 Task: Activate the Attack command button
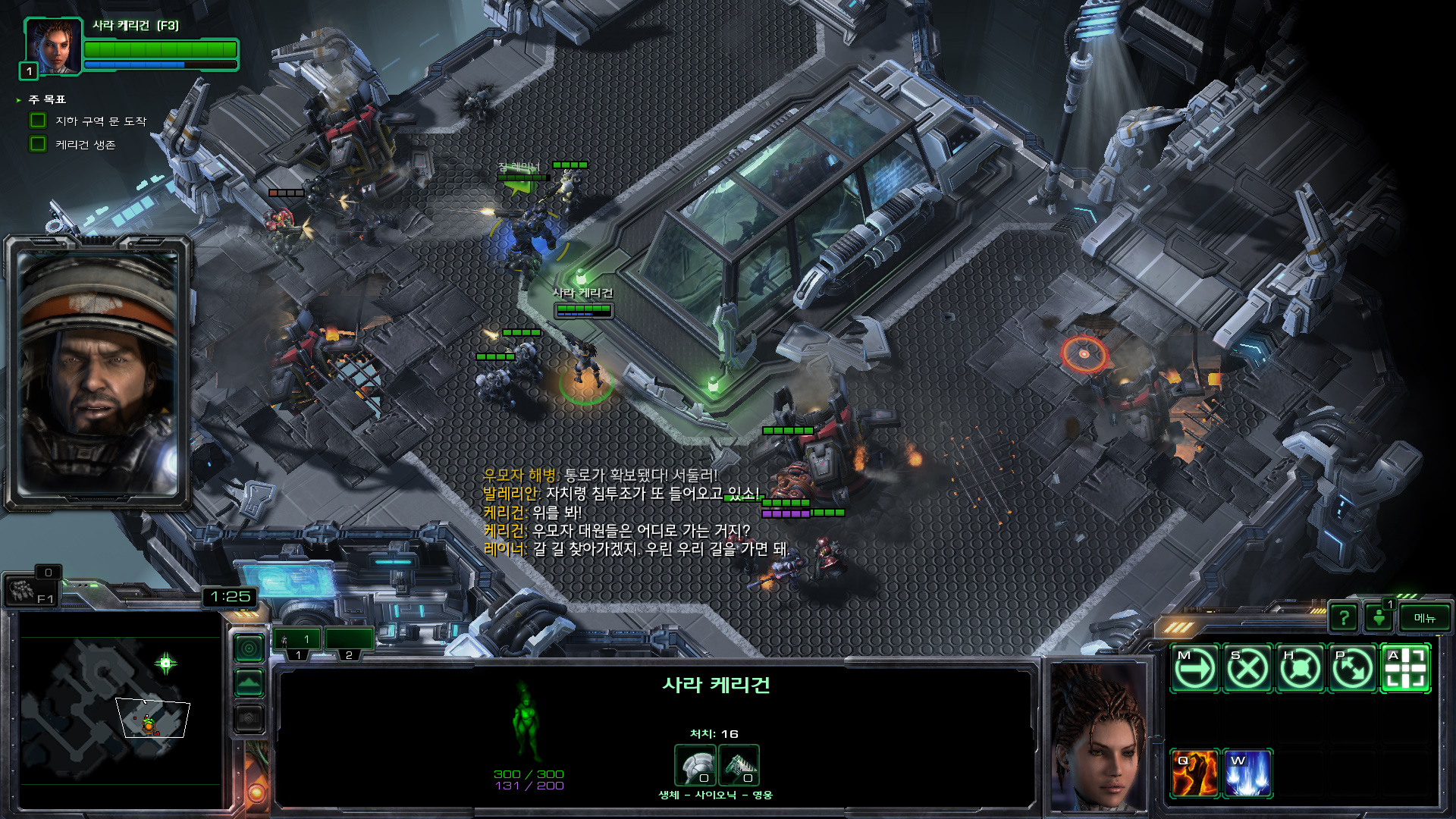coord(1405,669)
